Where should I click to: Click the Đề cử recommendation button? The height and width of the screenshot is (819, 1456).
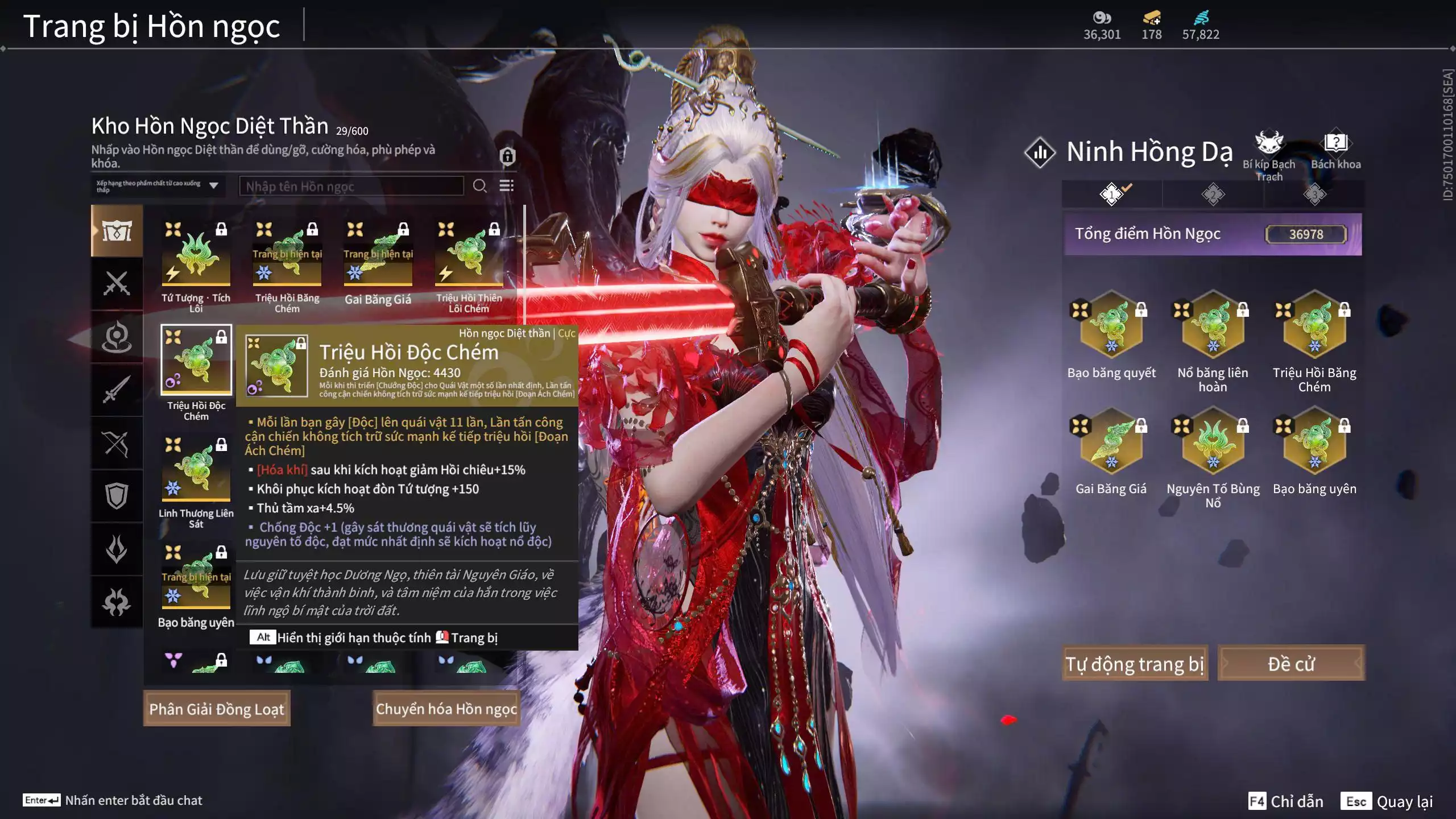point(1290,664)
